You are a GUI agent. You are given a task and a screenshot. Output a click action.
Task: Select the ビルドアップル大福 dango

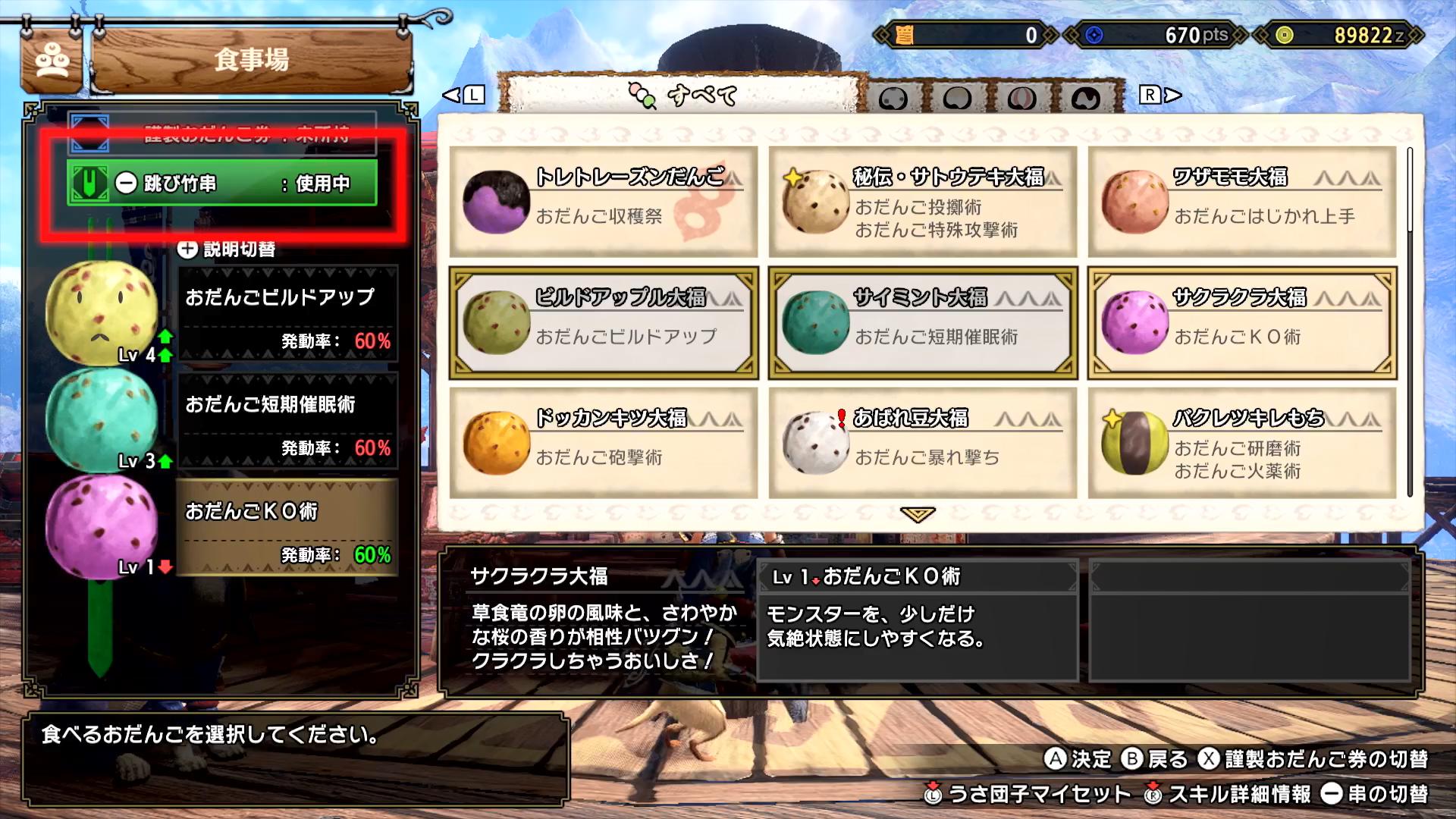pyautogui.click(x=603, y=322)
